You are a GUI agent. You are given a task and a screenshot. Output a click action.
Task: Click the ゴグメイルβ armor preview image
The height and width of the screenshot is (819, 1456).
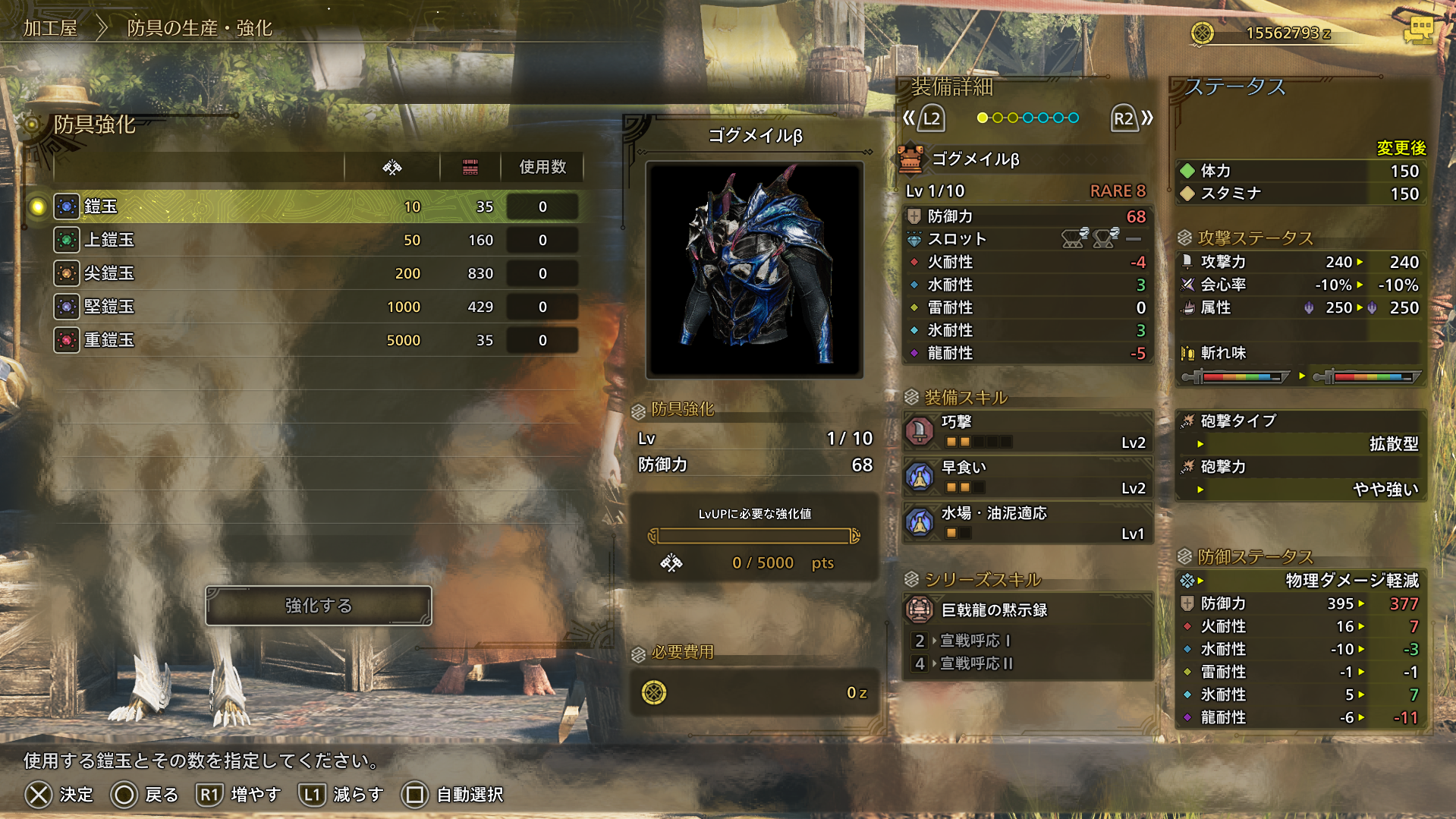tap(754, 269)
